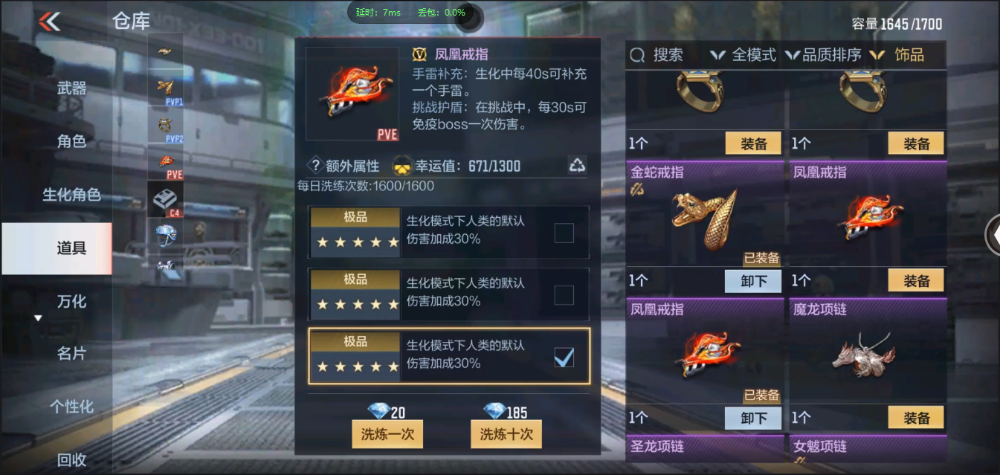Open the 饰品 category dropdown
This screenshot has height=475, width=1000.
(x=900, y=55)
